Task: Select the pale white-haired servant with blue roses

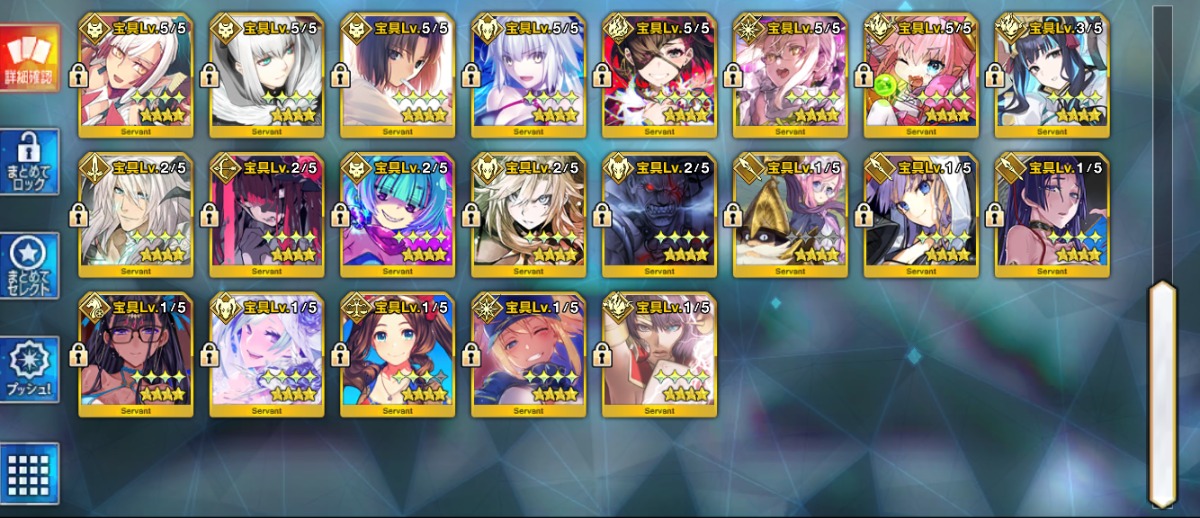Action: tap(267, 355)
